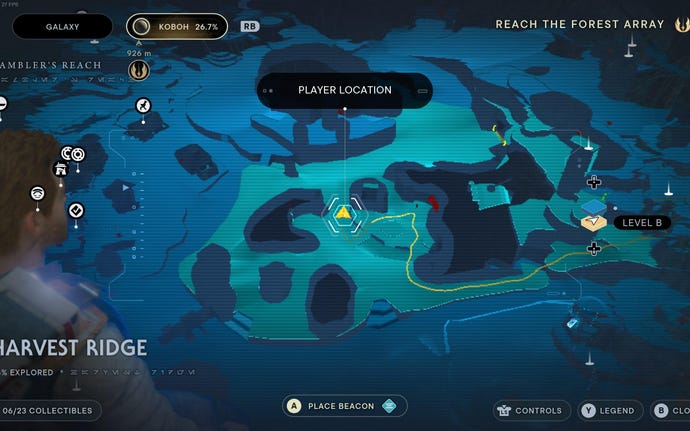Screen dimensions: 690x431
Task: Open the Galaxy map view
Action: click(63, 27)
